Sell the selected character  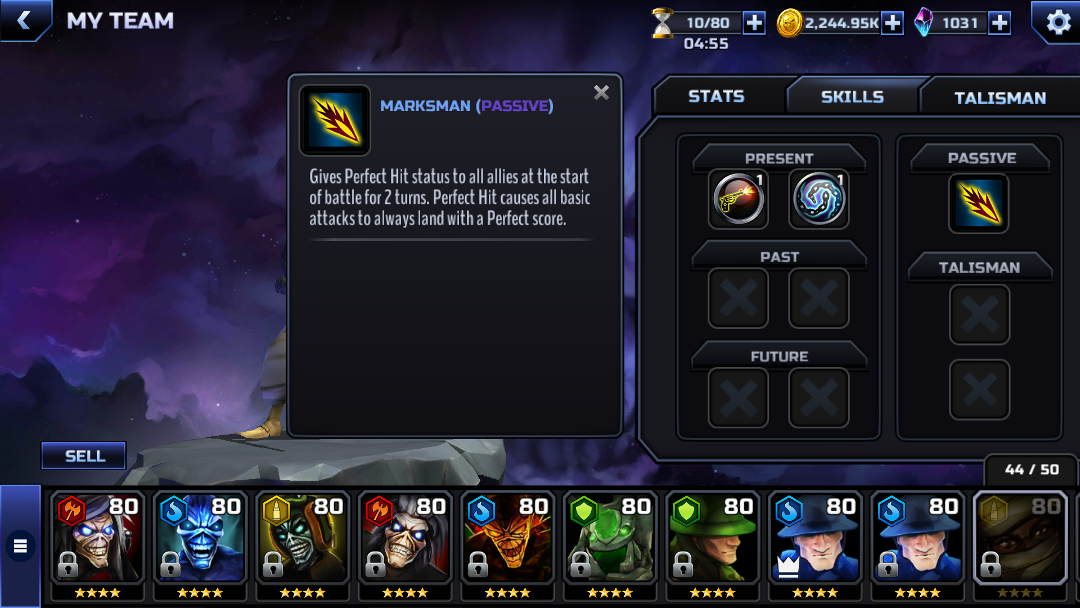click(x=84, y=456)
